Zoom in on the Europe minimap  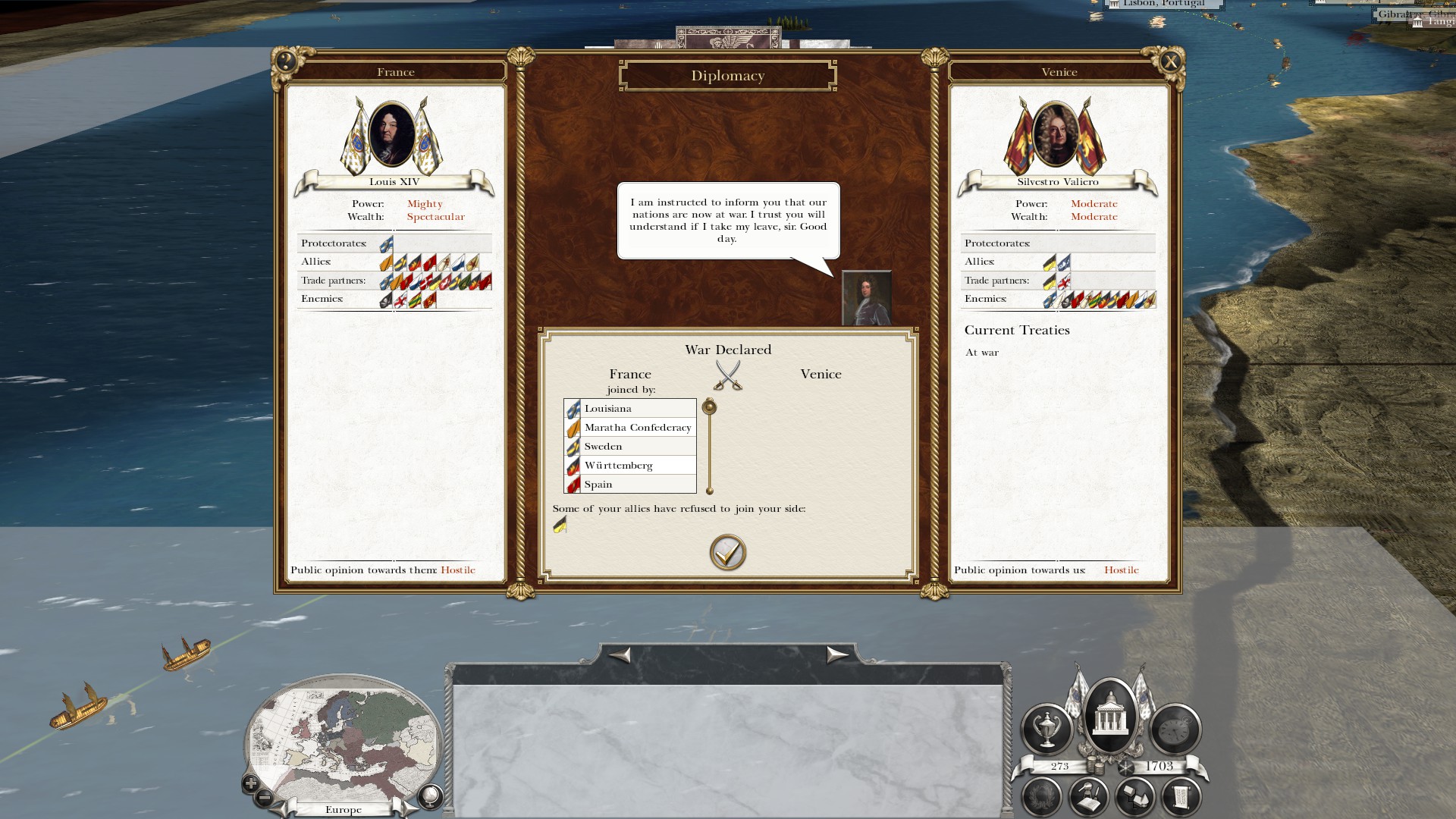click(x=250, y=783)
